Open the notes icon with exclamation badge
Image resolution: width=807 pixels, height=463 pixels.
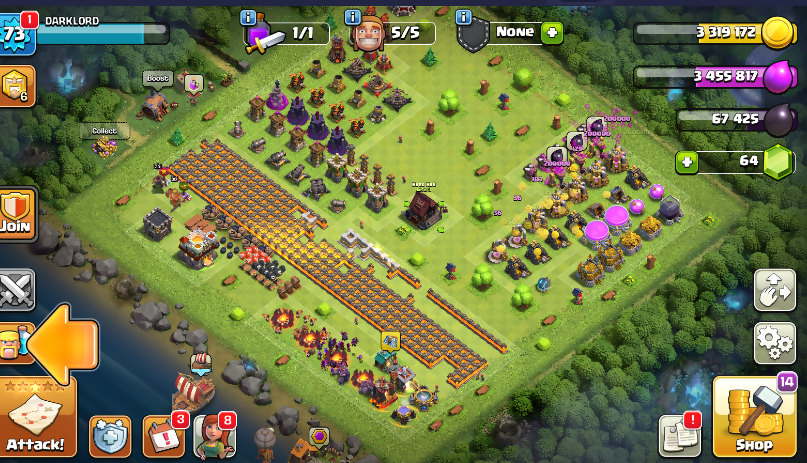pos(678,436)
